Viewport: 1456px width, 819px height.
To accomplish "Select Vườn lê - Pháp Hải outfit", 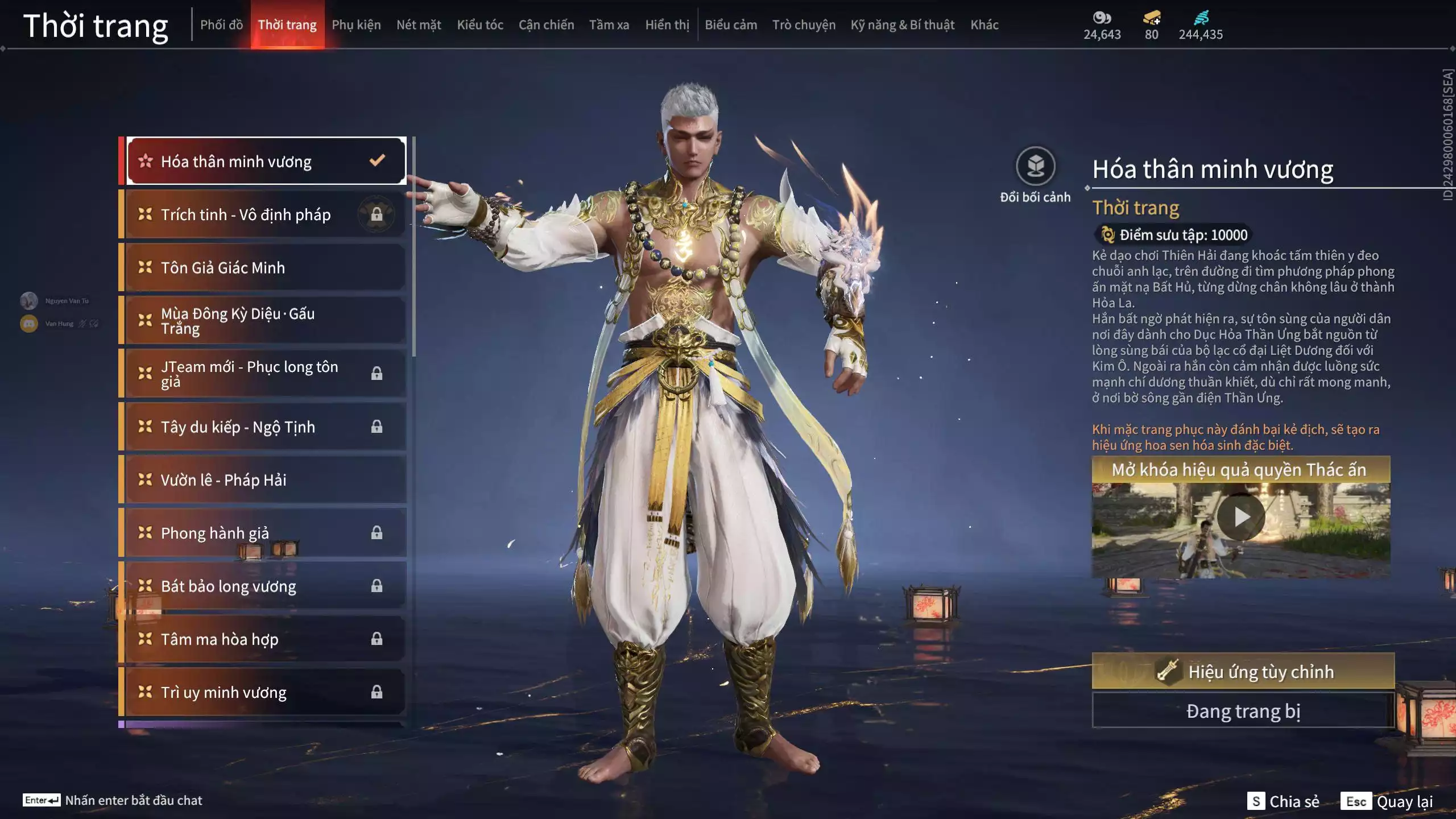I will [x=266, y=479].
